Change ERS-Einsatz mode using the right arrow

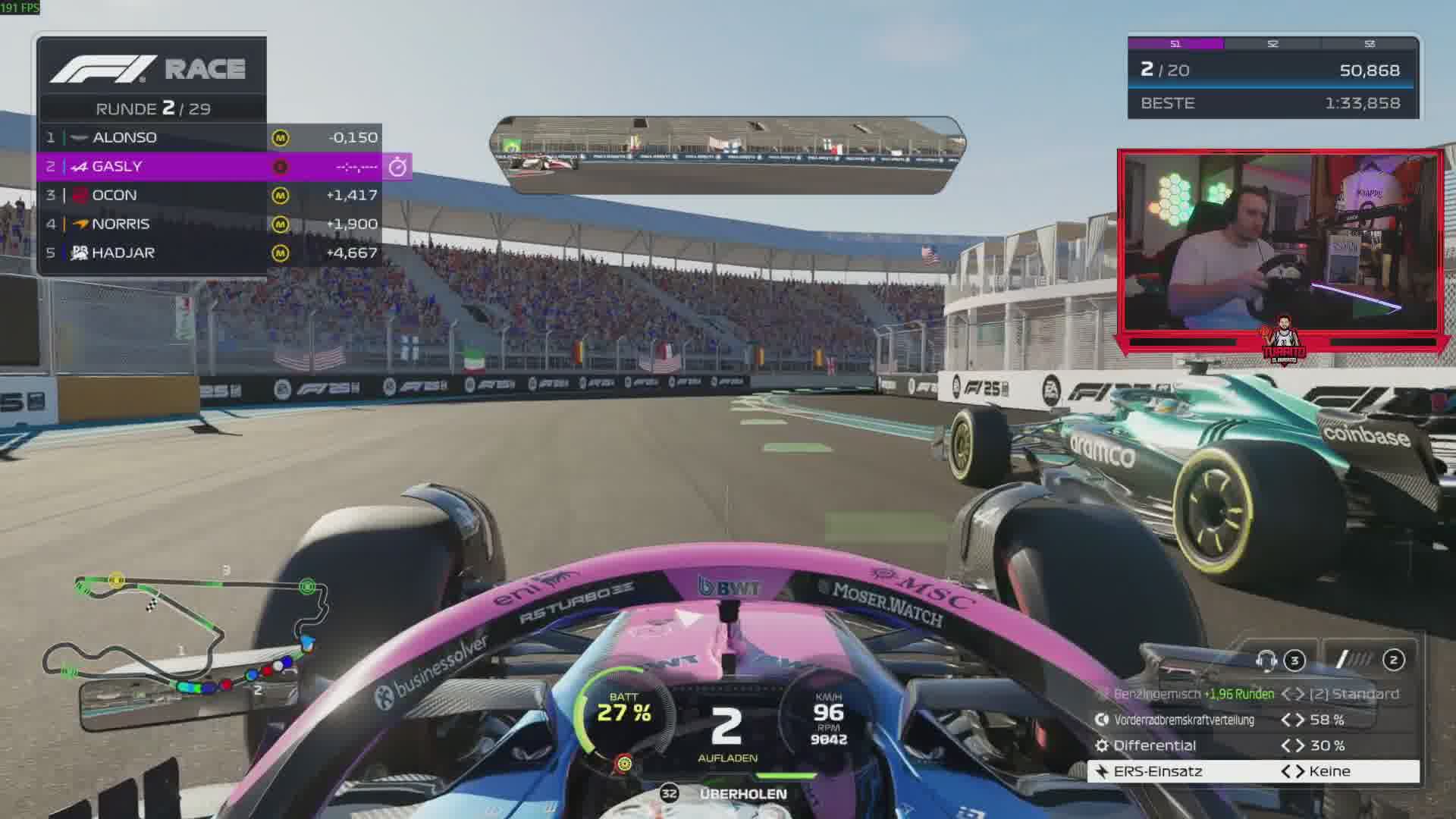coord(1299,771)
